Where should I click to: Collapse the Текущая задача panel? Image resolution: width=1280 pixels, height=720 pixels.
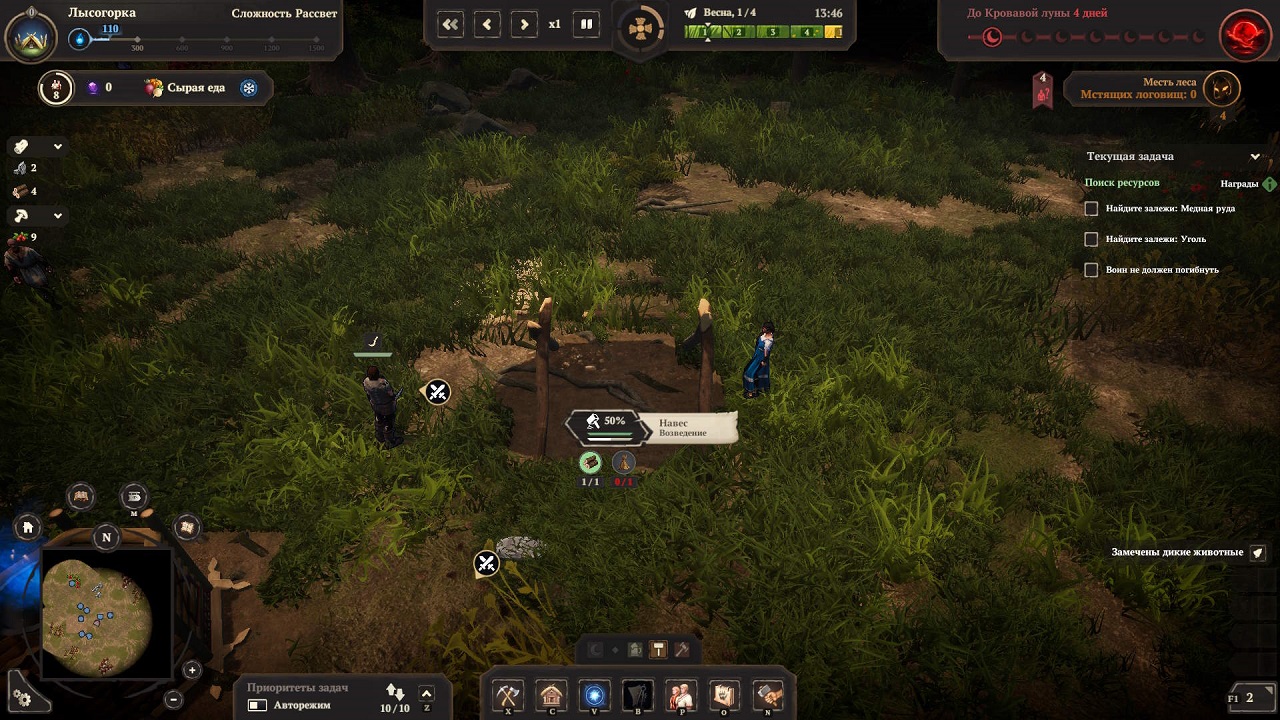click(x=1255, y=157)
